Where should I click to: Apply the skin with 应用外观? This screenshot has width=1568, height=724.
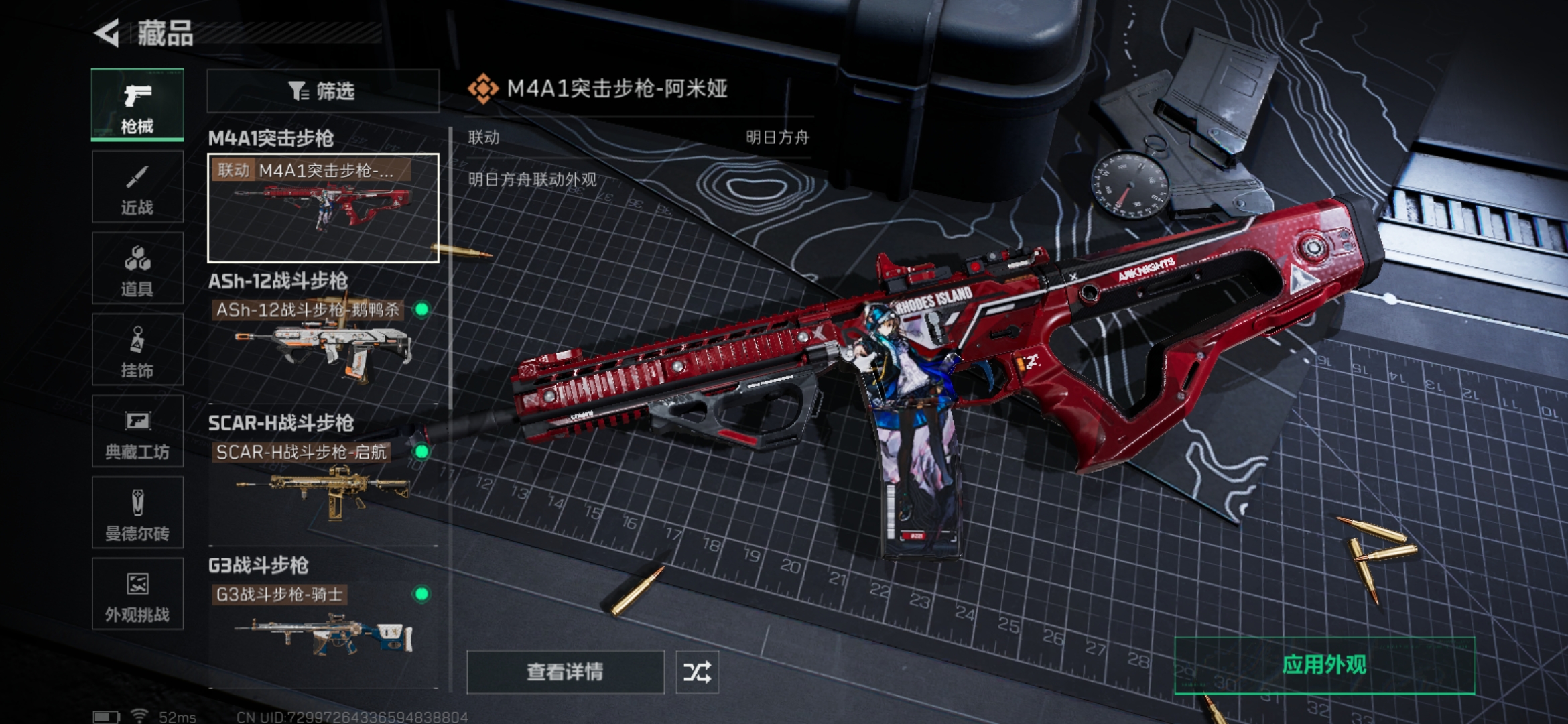(x=1324, y=665)
